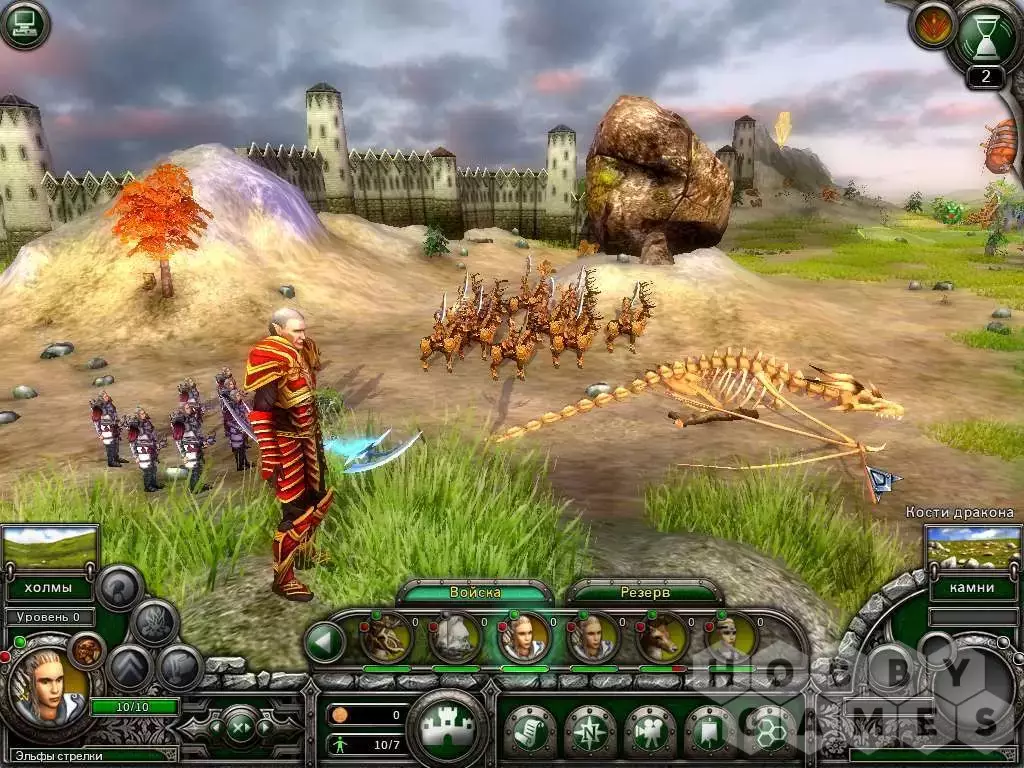1024x768 pixels.
Task: Select the selected elf archer portrait in the unit bar
Action: coord(524,637)
